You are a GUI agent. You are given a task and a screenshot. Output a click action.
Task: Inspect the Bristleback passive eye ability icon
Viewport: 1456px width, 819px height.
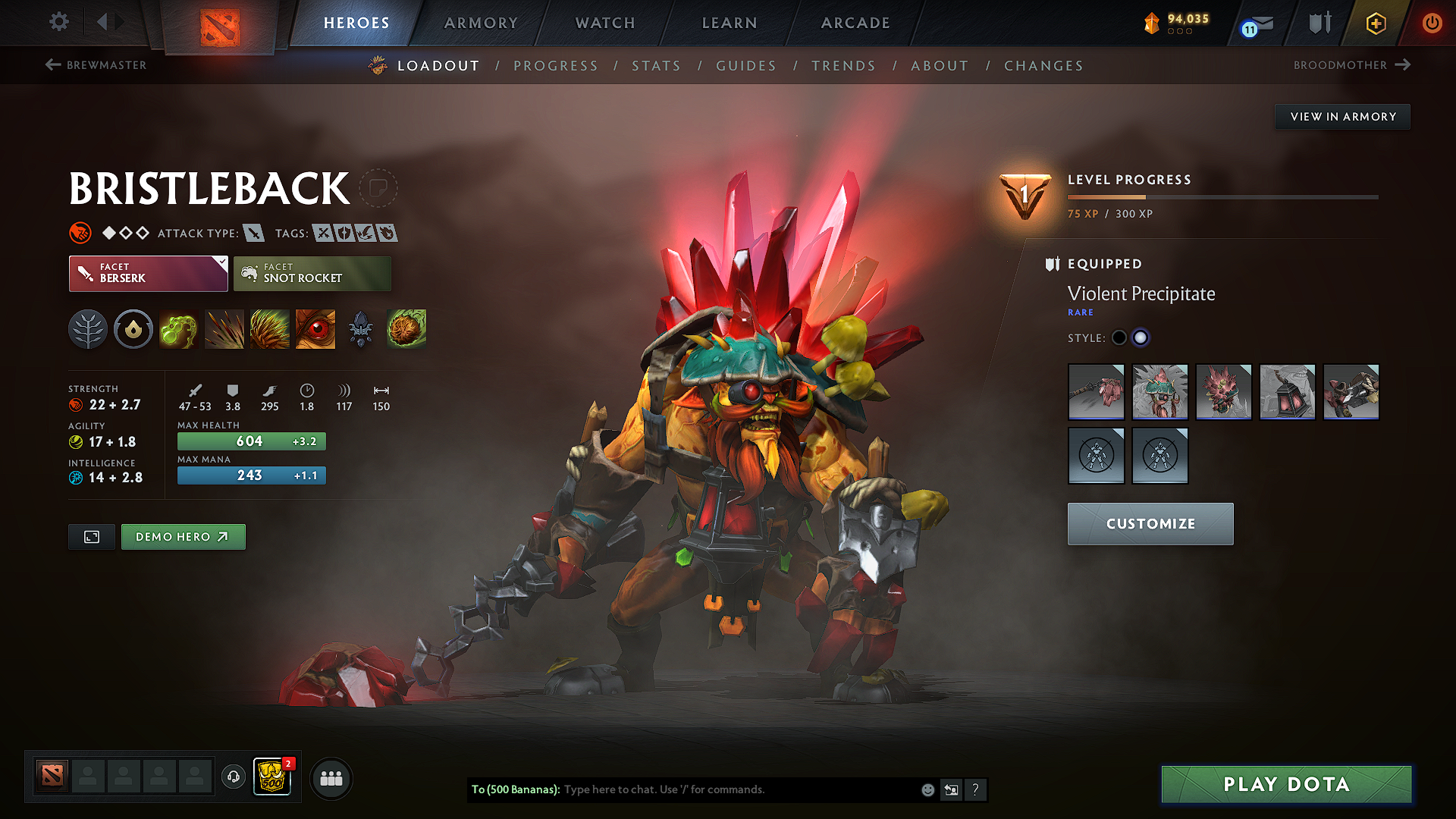pyautogui.click(x=315, y=329)
